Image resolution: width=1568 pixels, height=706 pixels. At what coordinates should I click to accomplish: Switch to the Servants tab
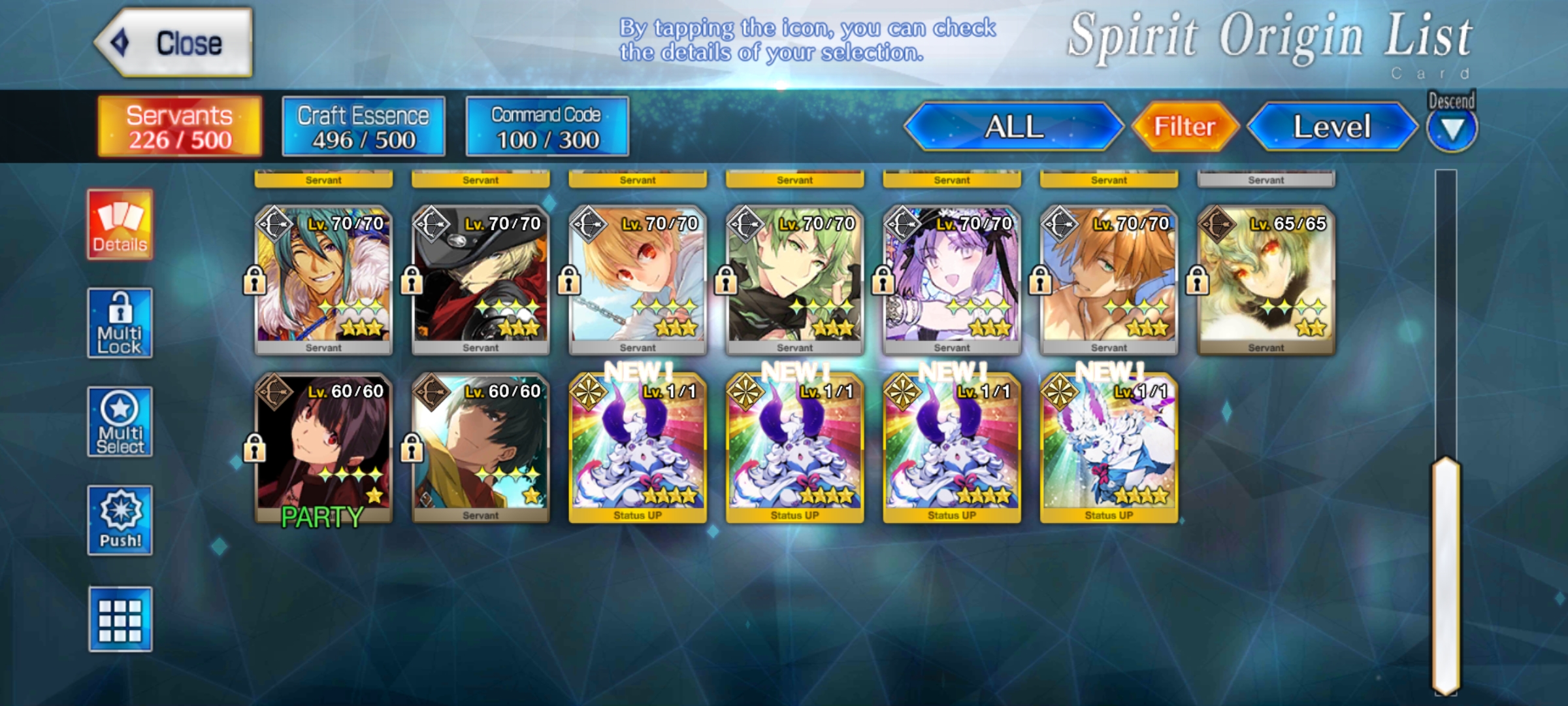point(180,127)
